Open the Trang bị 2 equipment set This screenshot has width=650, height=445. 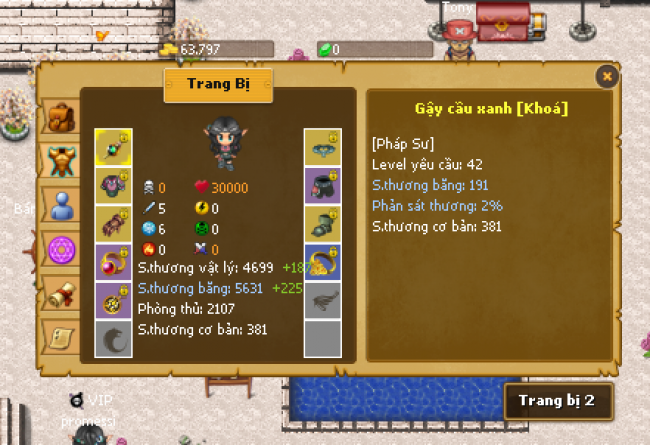tap(556, 401)
